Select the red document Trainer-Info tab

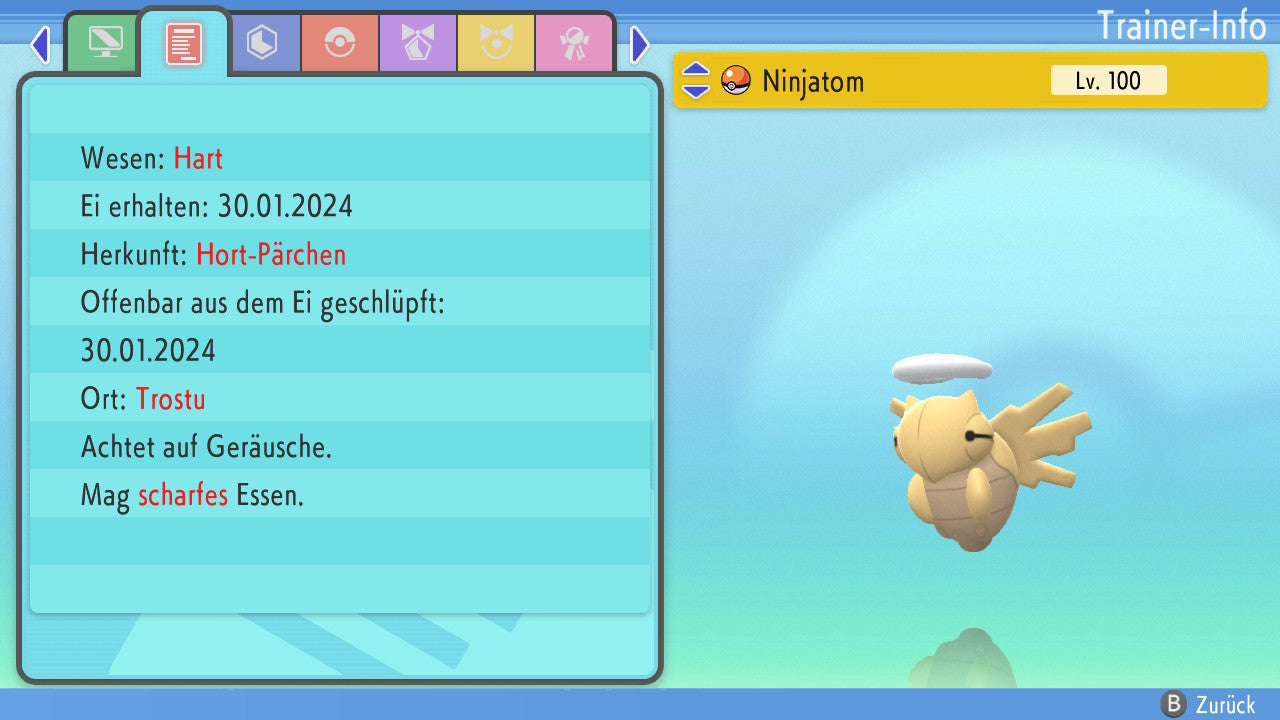coord(184,43)
